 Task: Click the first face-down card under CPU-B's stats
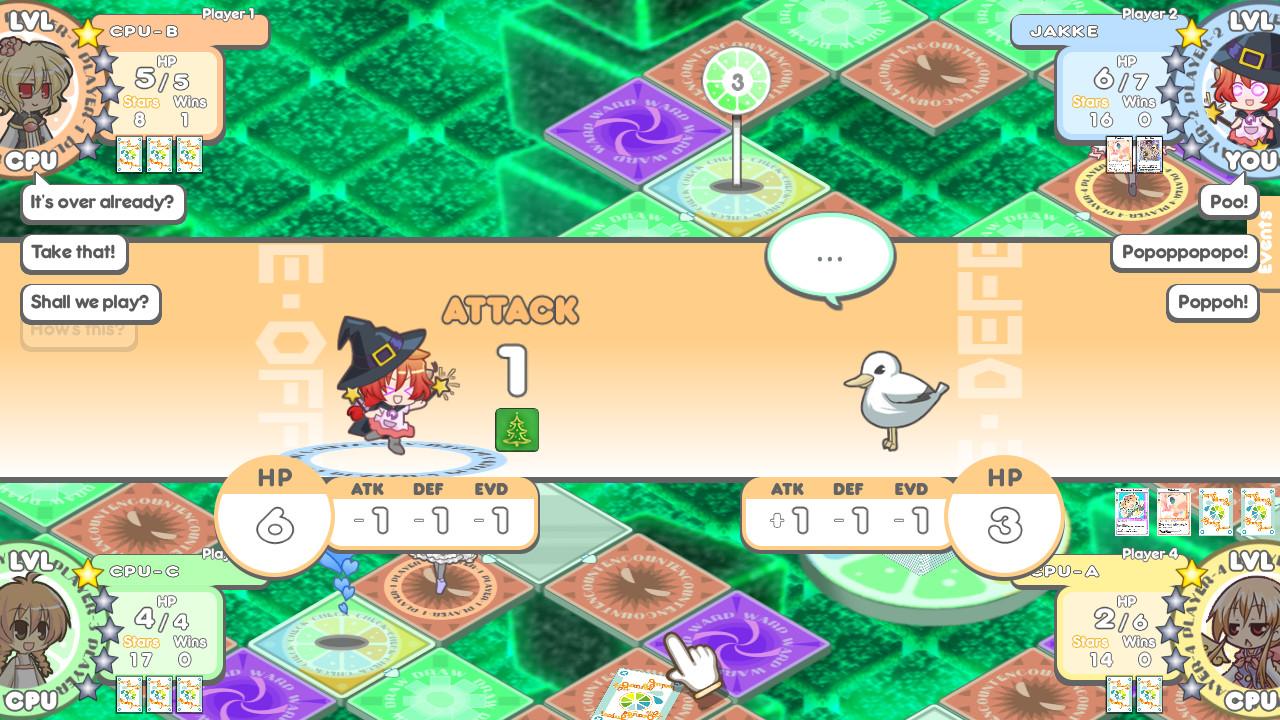point(130,155)
